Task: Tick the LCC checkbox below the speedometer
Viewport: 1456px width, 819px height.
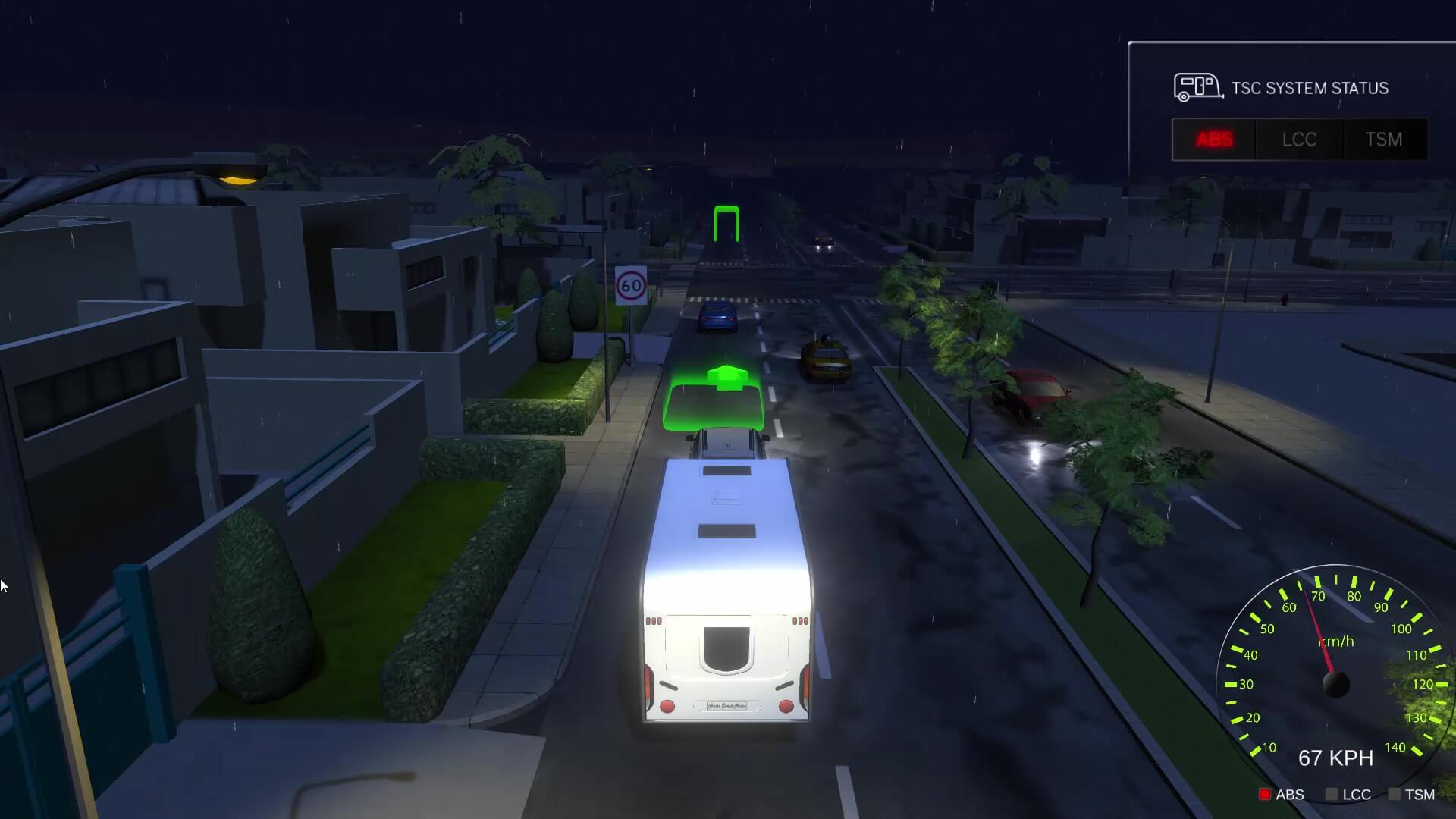Action: click(x=1331, y=794)
